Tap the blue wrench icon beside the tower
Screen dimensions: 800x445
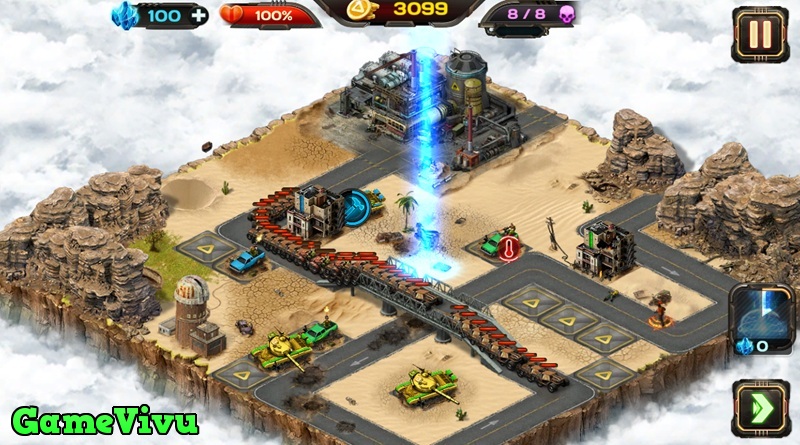pos(358,203)
